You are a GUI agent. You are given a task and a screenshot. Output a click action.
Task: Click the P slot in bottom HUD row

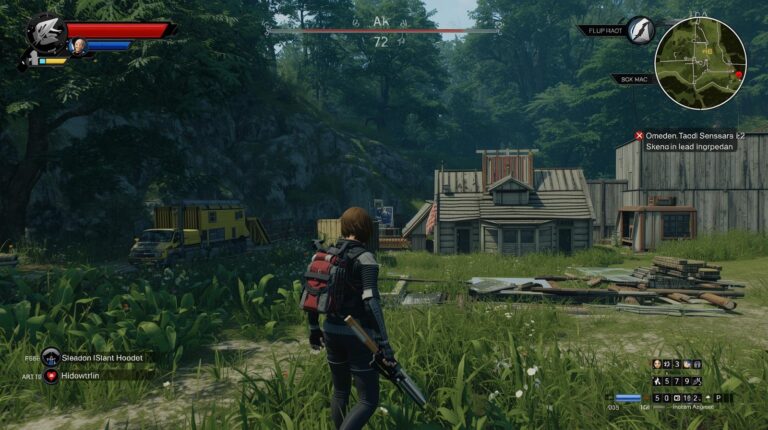point(719,397)
